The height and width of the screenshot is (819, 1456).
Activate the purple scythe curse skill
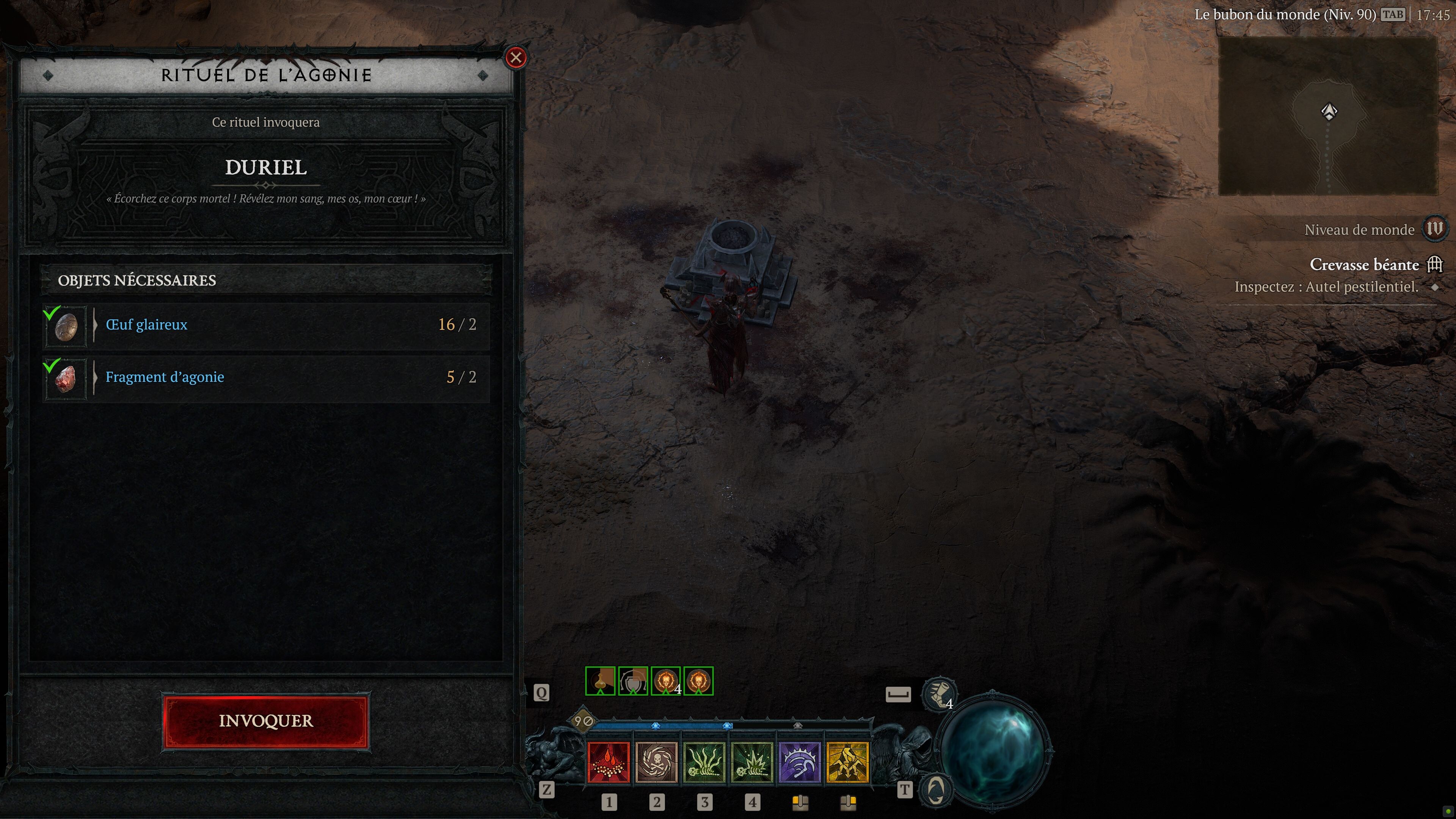pos(799,763)
